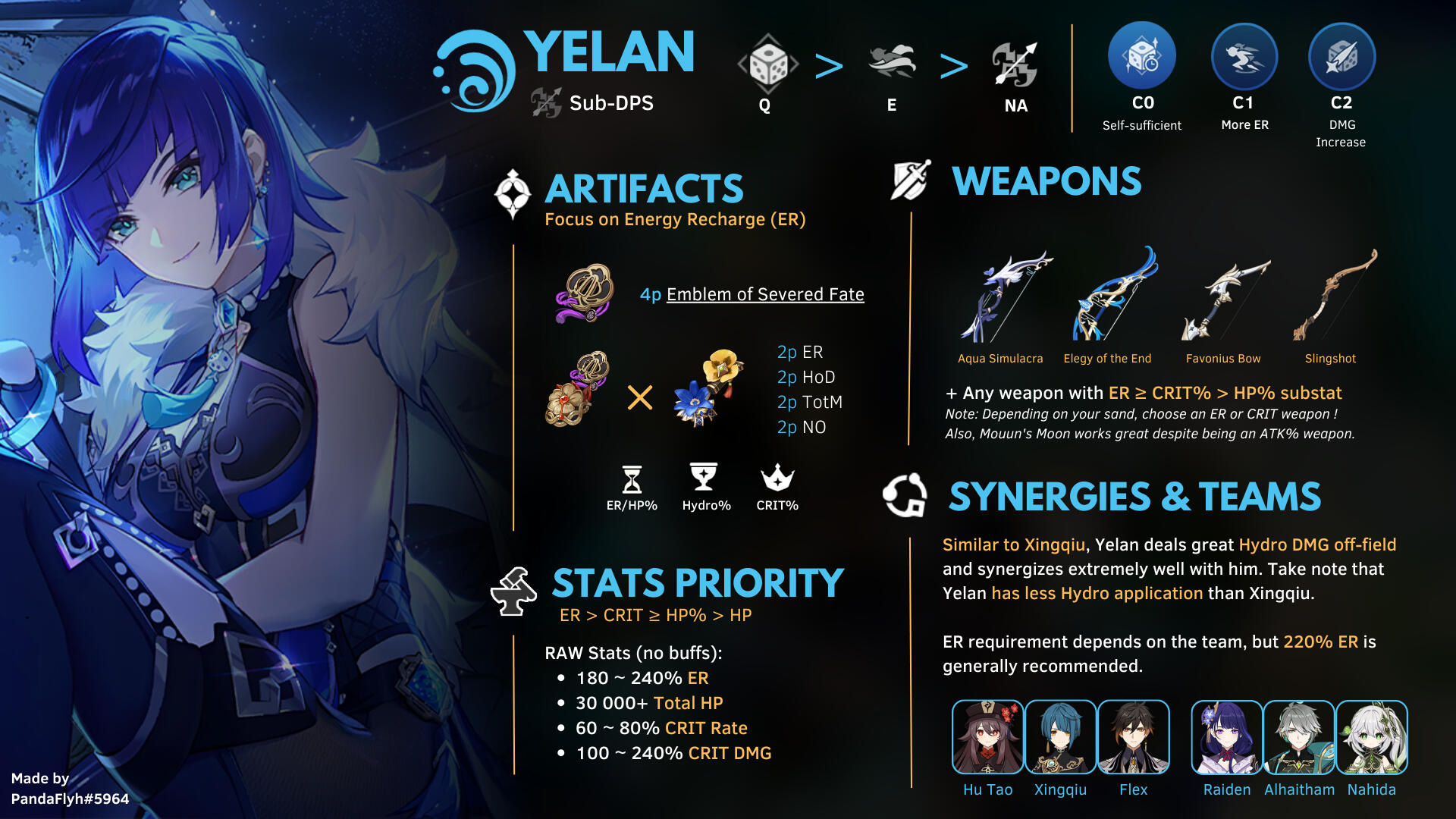Choose the Elegy of the End bow
This screenshot has width=1456, height=819.
tap(1113, 296)
